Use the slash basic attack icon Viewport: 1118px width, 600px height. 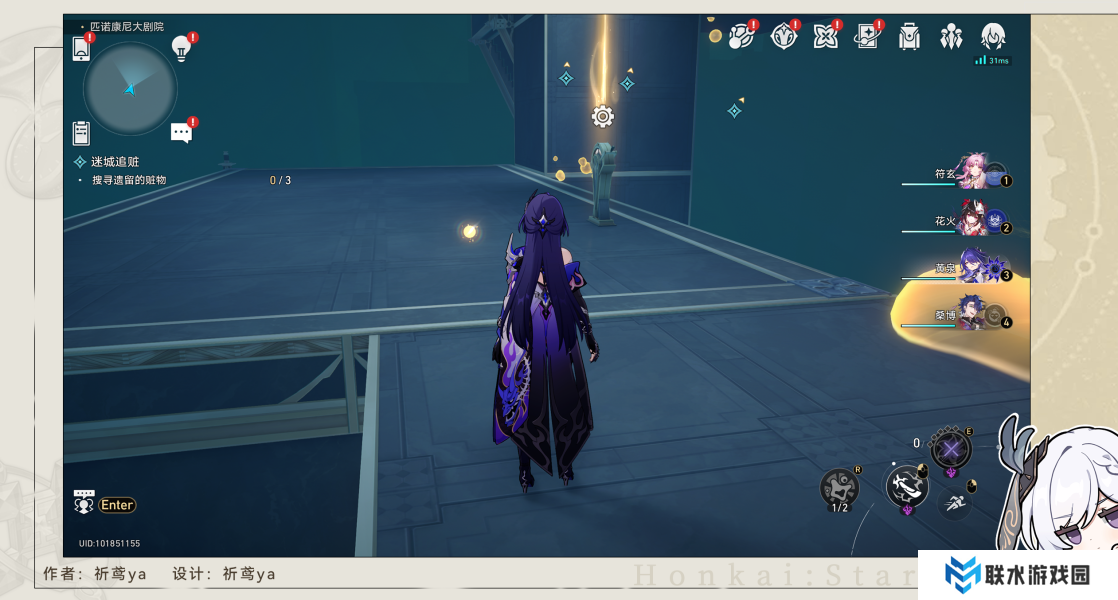point(907,486)
